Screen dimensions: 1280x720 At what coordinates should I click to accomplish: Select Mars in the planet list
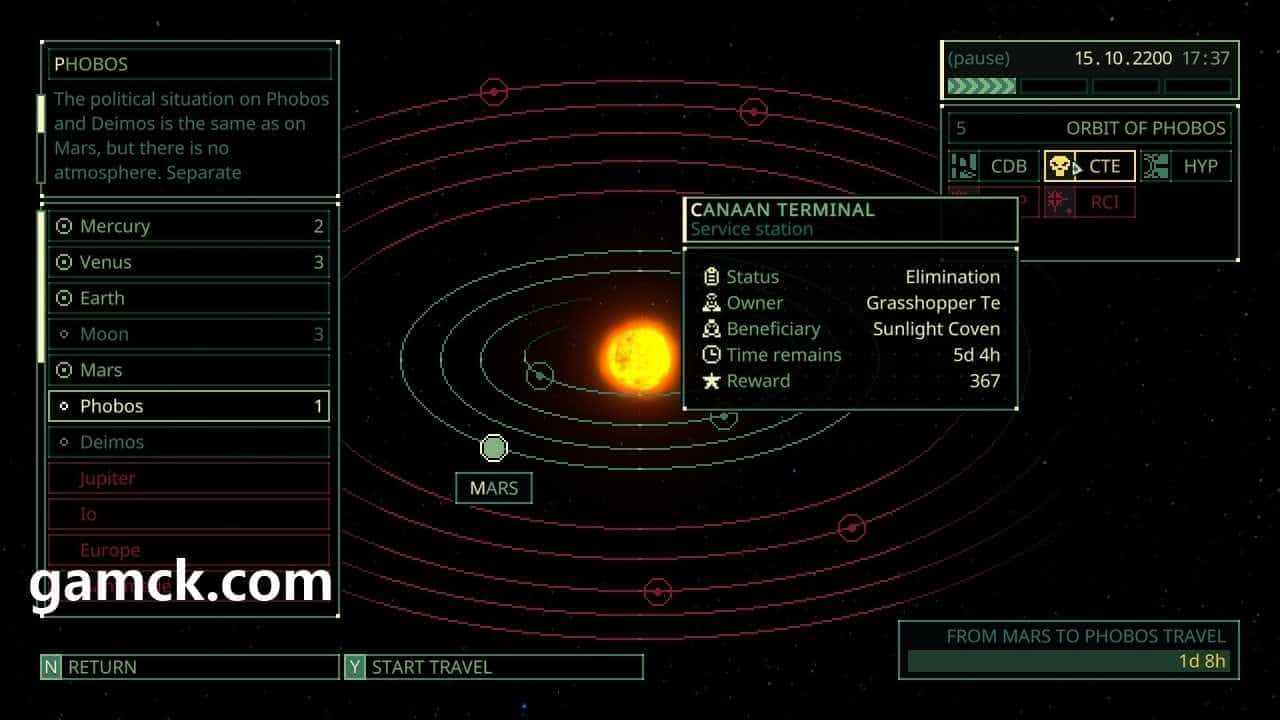188,371
